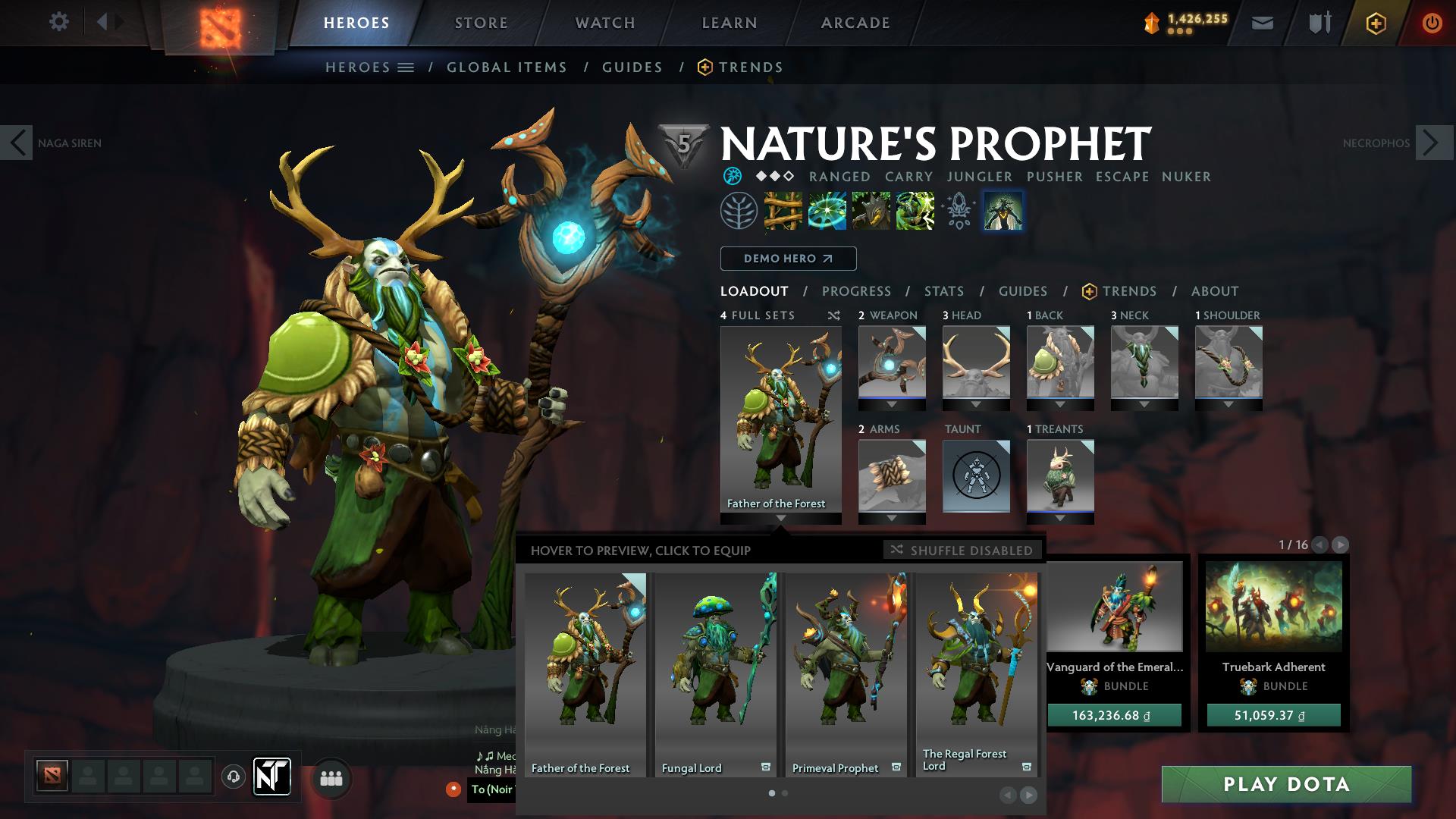1456x819 pixels.
Task: Open the settings gear icon
Action: (x=59, y=22)
